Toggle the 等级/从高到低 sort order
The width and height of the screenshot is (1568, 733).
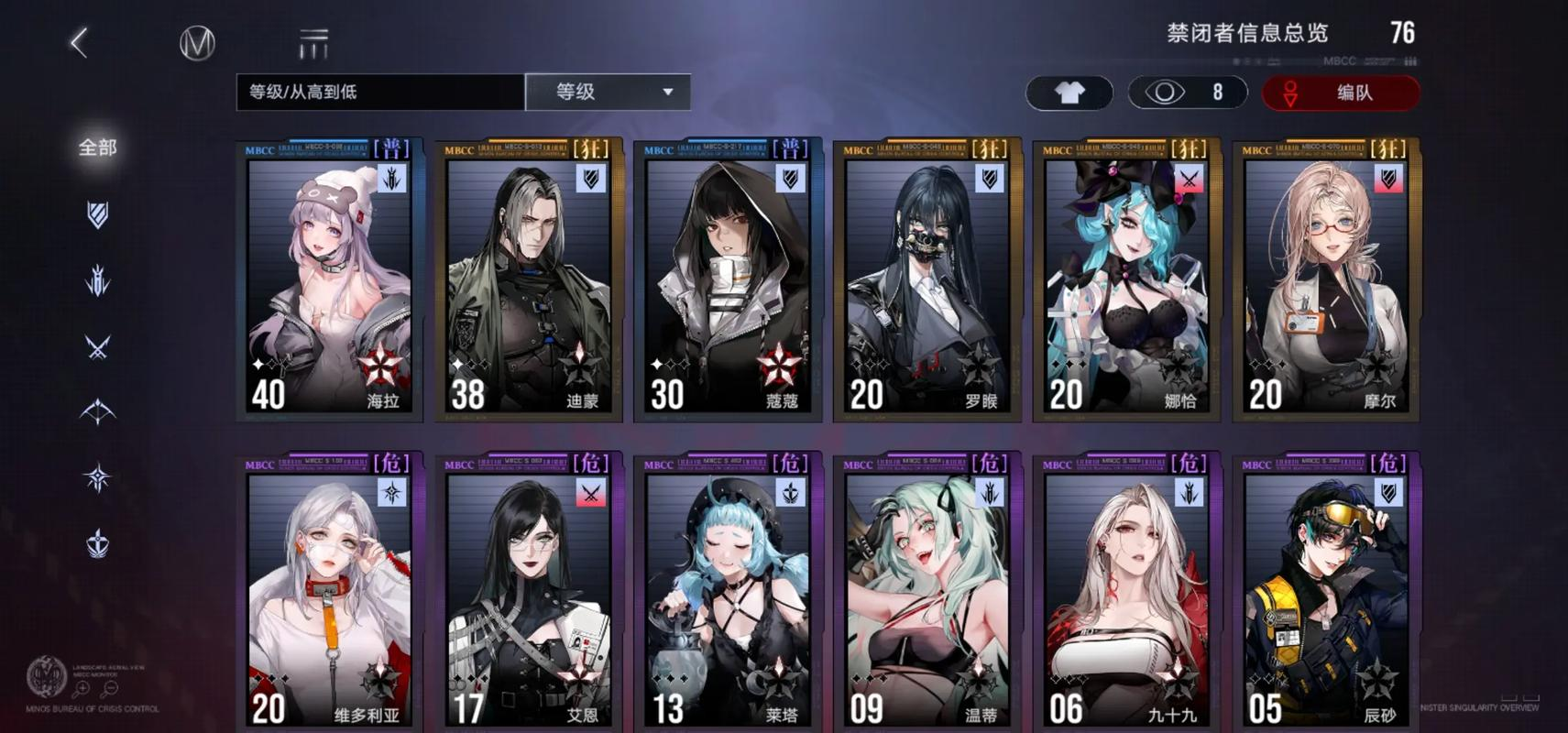tap(380, 92)
